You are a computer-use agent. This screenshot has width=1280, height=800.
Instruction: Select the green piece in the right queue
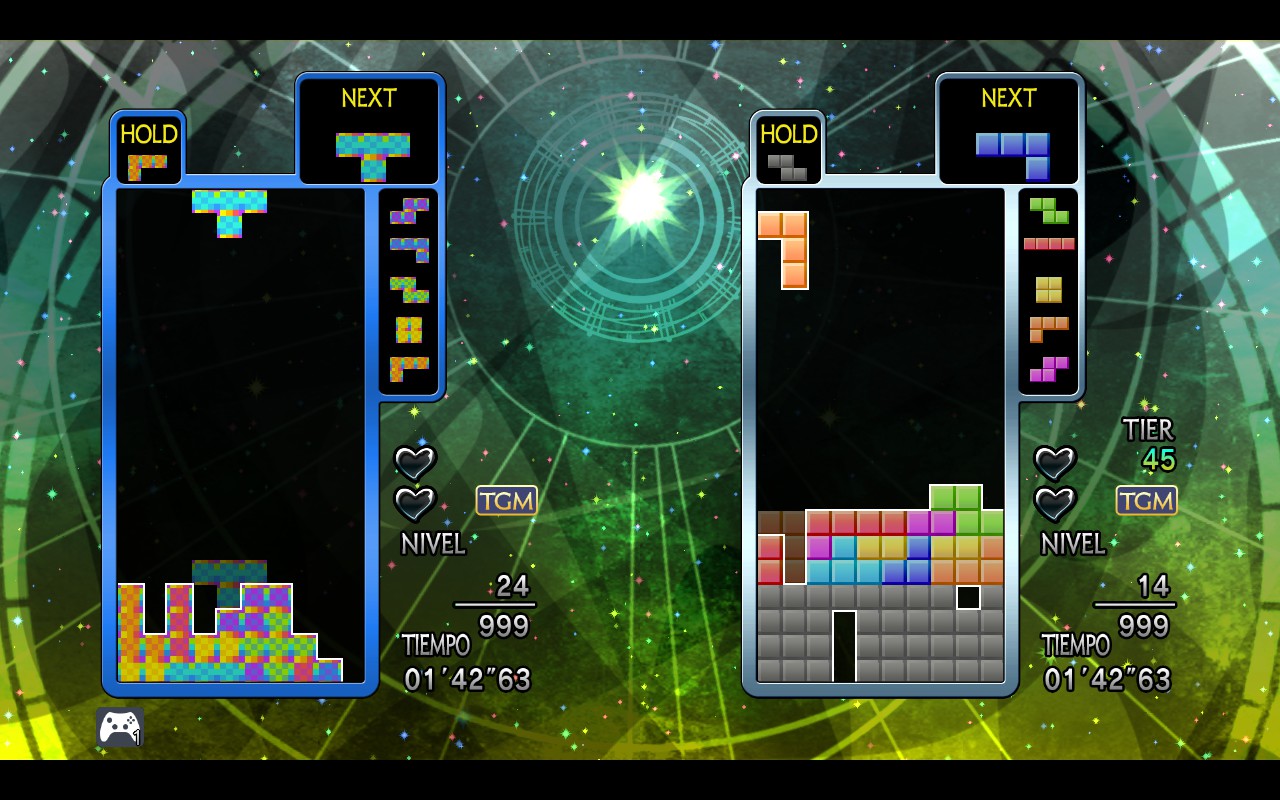coord(1049,210)
